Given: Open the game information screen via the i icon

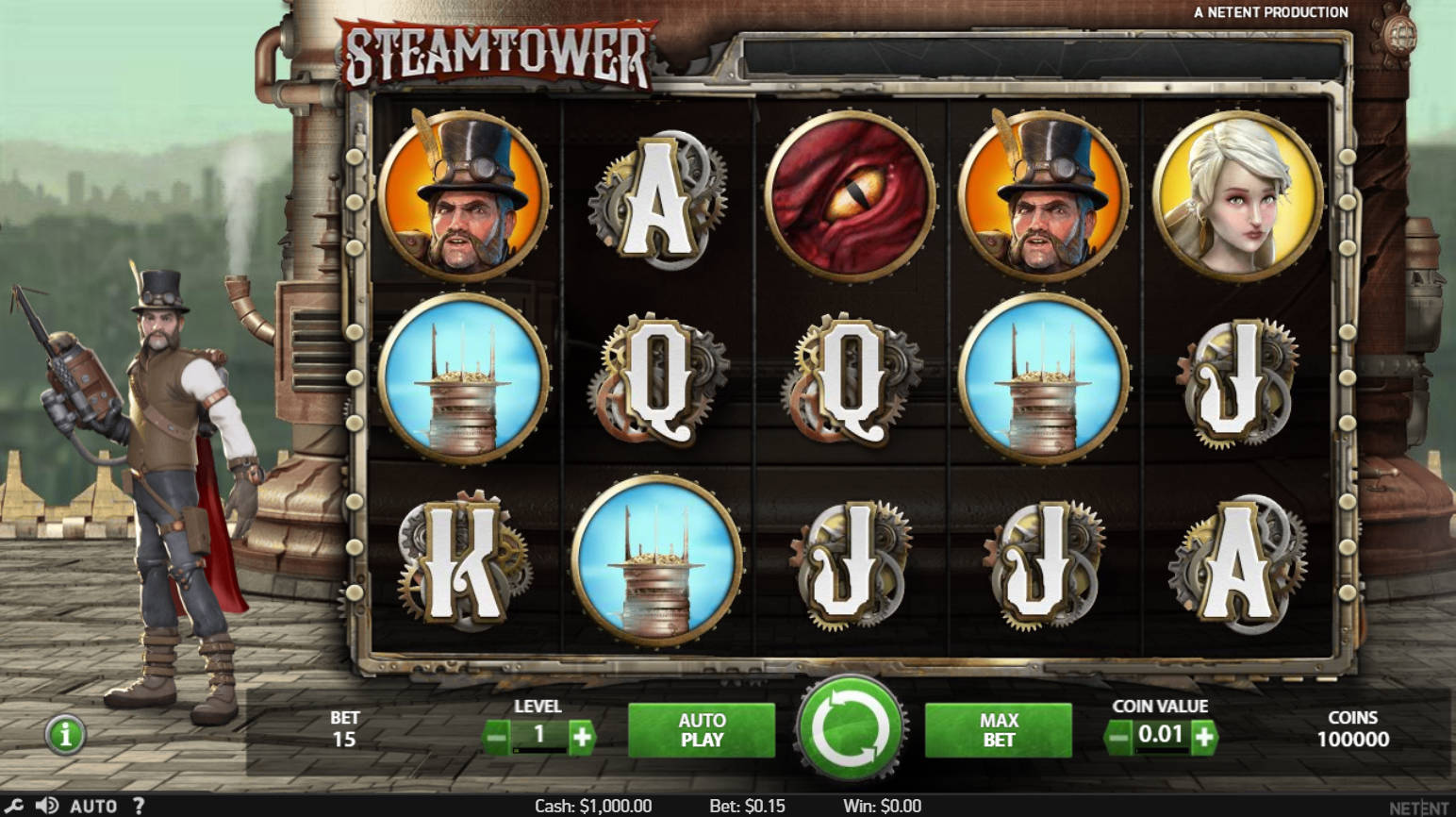Looking at the screenshot, I should click(64, 737).
